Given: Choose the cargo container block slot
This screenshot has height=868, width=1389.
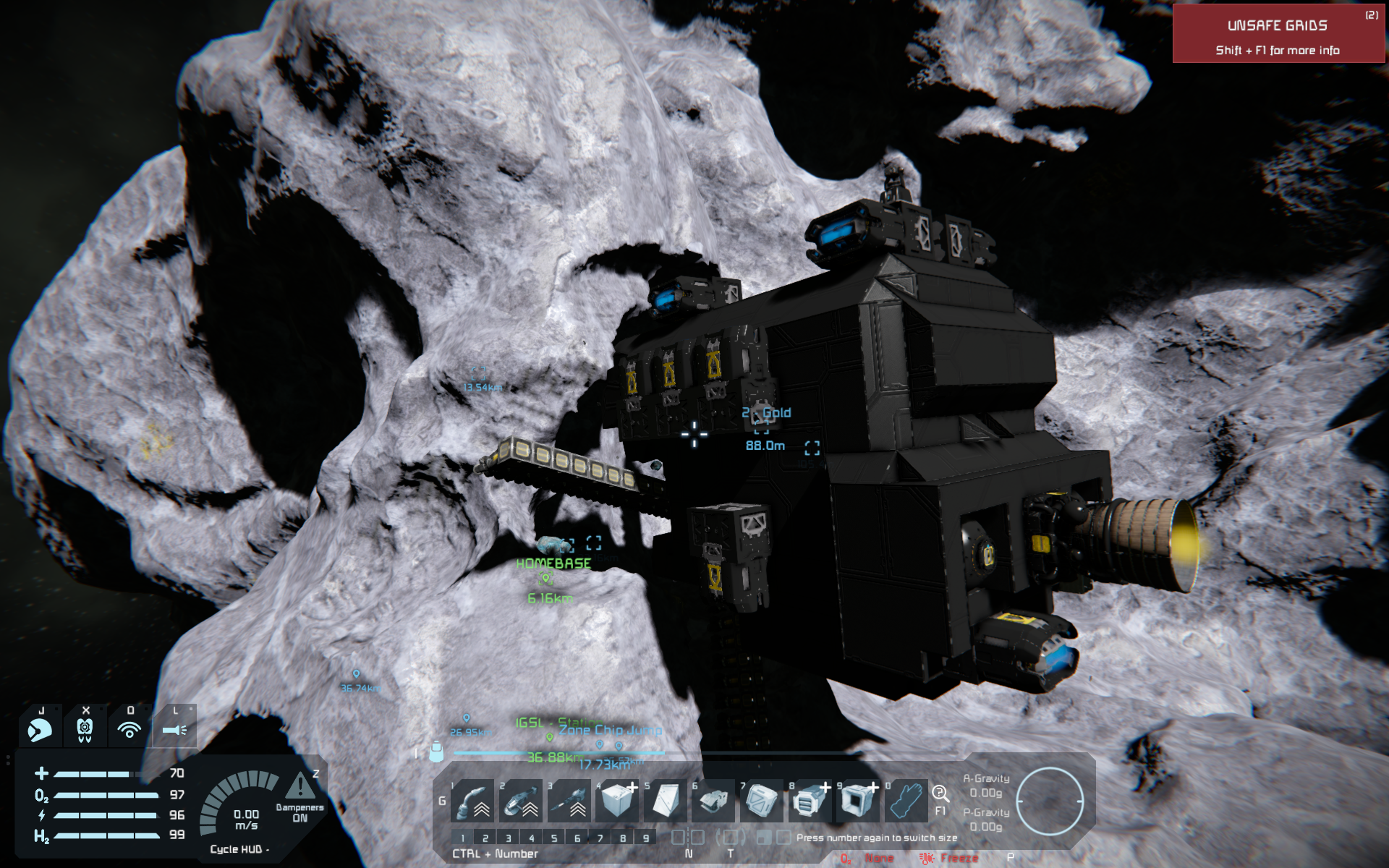Looking at the screenshot, I should pos(761,801).
